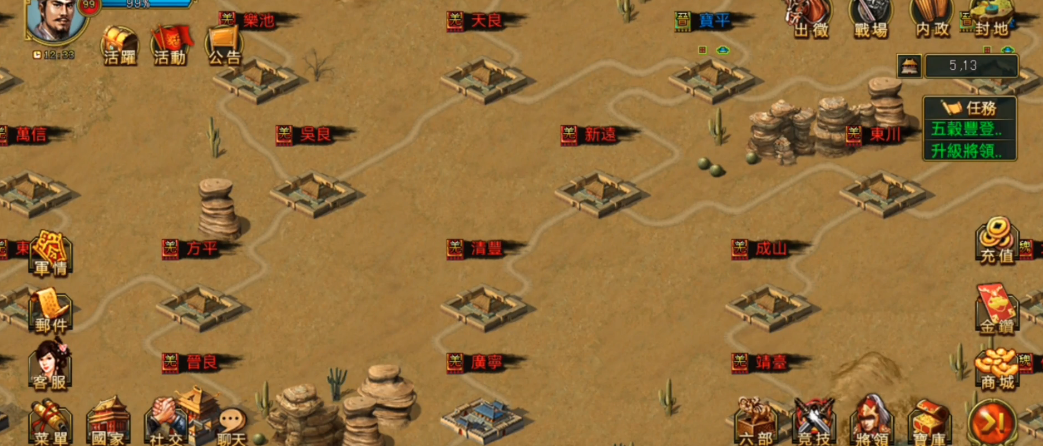The image size is (1043, 446).
Task: Enter the 戰場 battlefield
Action: click(870, 18)
